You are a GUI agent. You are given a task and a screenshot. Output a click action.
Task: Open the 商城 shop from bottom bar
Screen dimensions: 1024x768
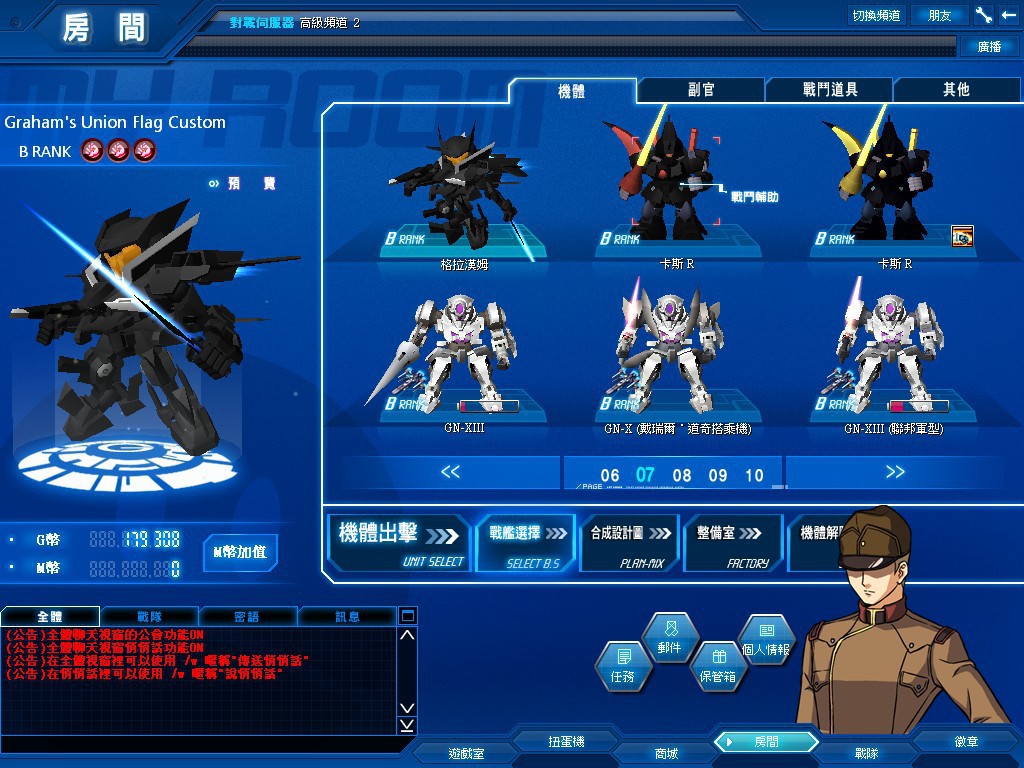(x=665, y=753)
